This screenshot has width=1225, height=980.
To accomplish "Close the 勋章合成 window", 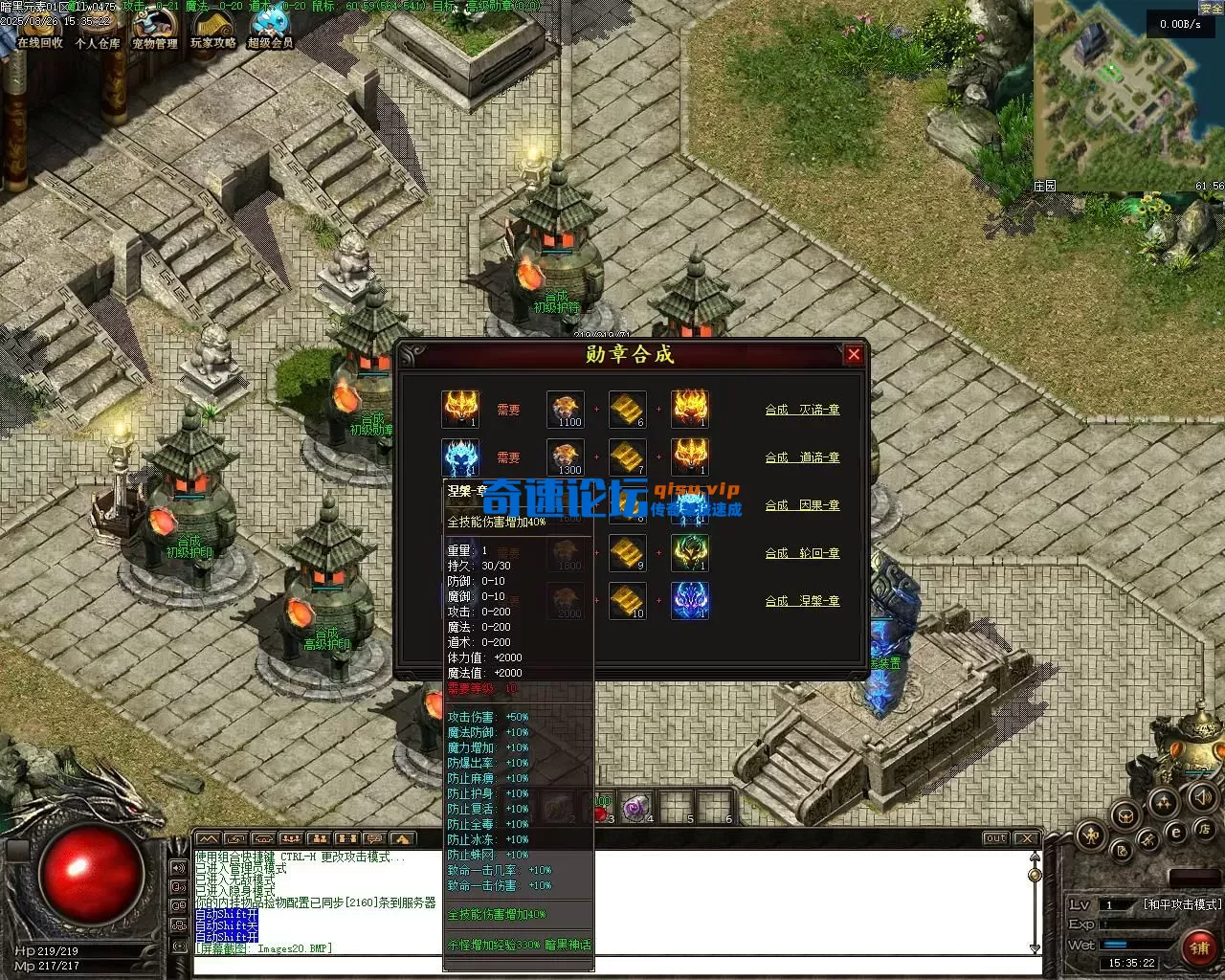I will point(854,355).
